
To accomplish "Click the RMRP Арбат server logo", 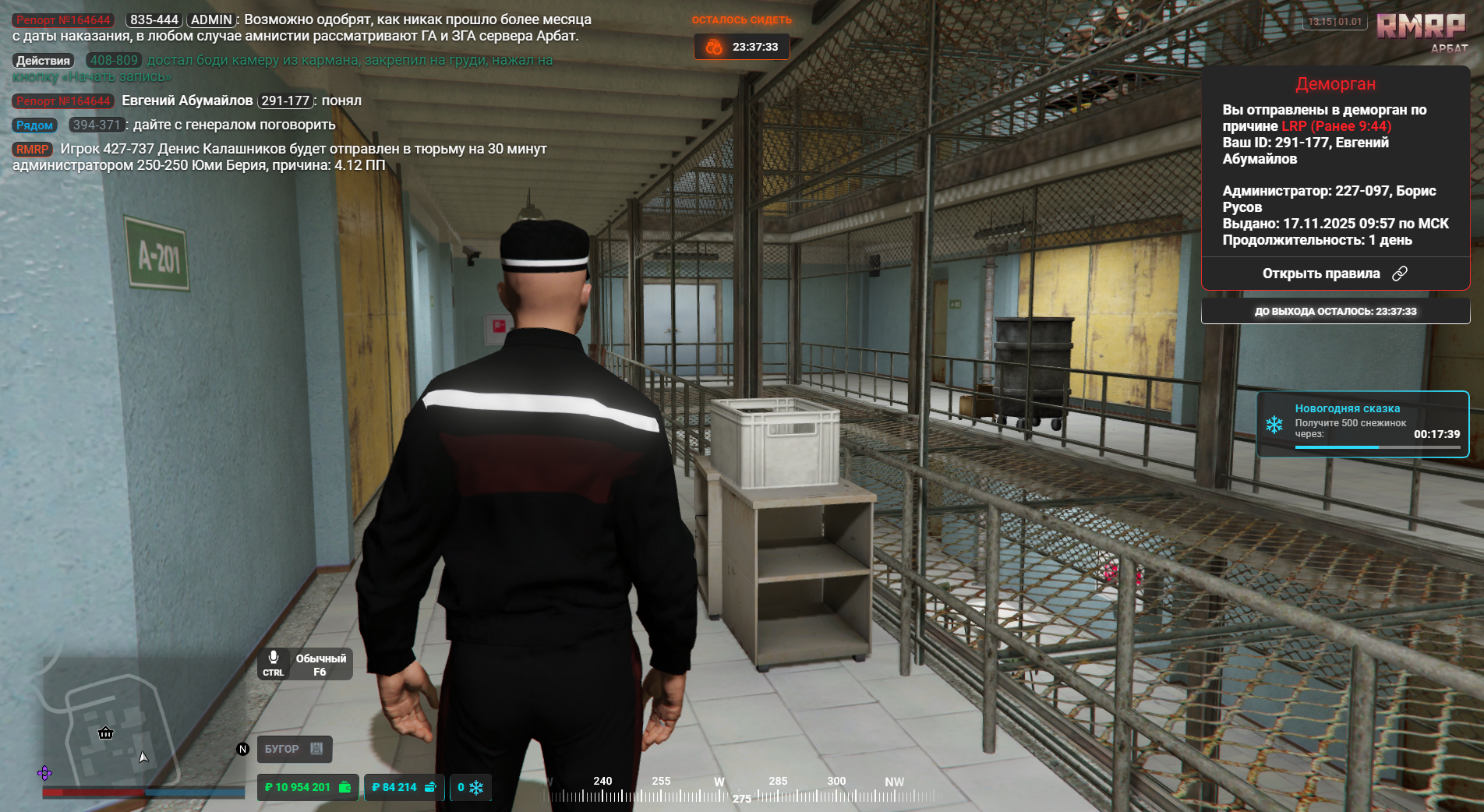I will click(x=1421, y=31).
